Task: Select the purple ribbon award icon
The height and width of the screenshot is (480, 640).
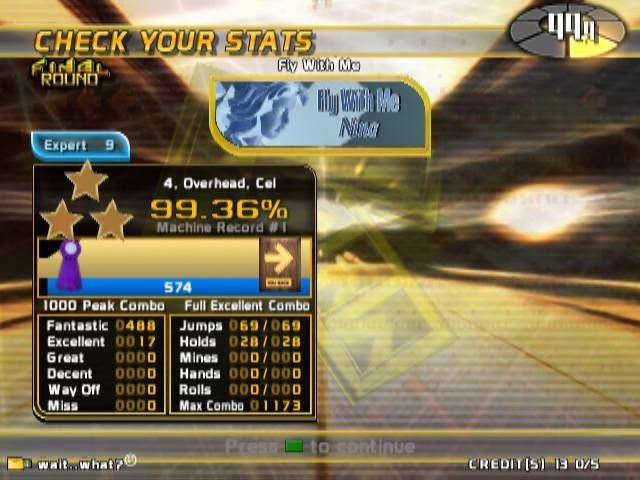Action: [69, 263]
